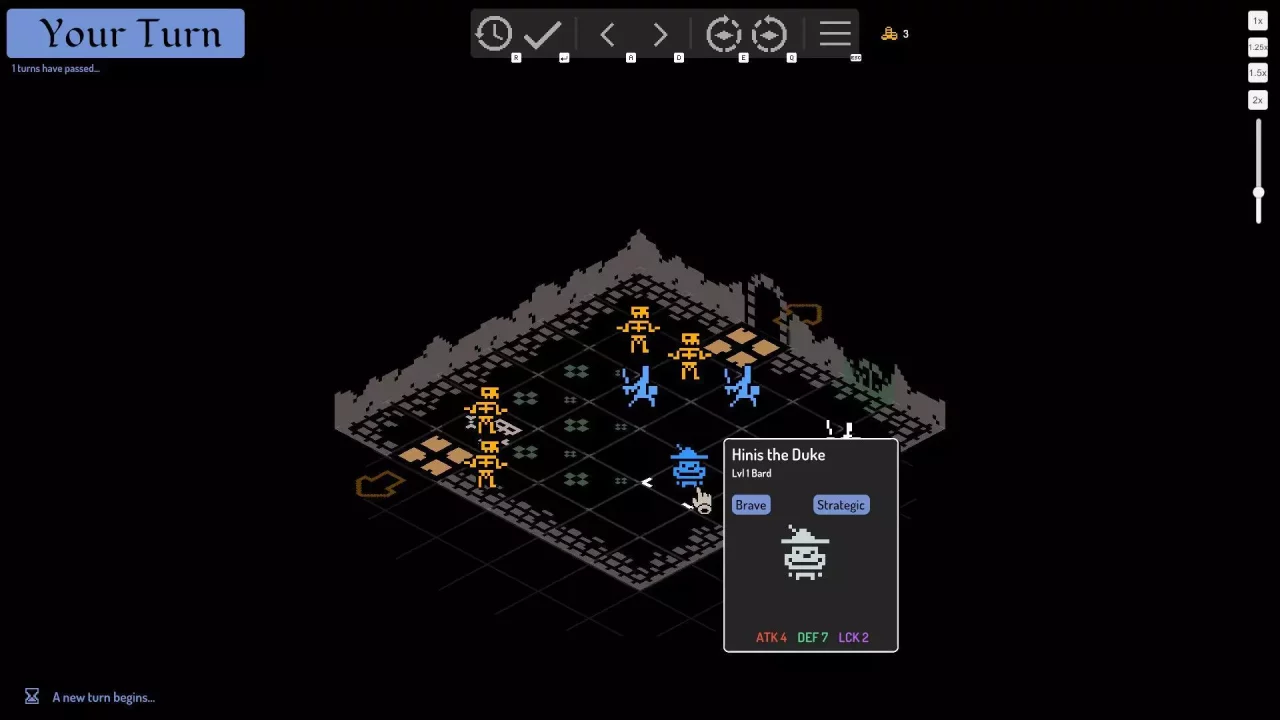Confirm end turn with the checkmark
Screen dimensions: 1280x720
click(542, 34)
